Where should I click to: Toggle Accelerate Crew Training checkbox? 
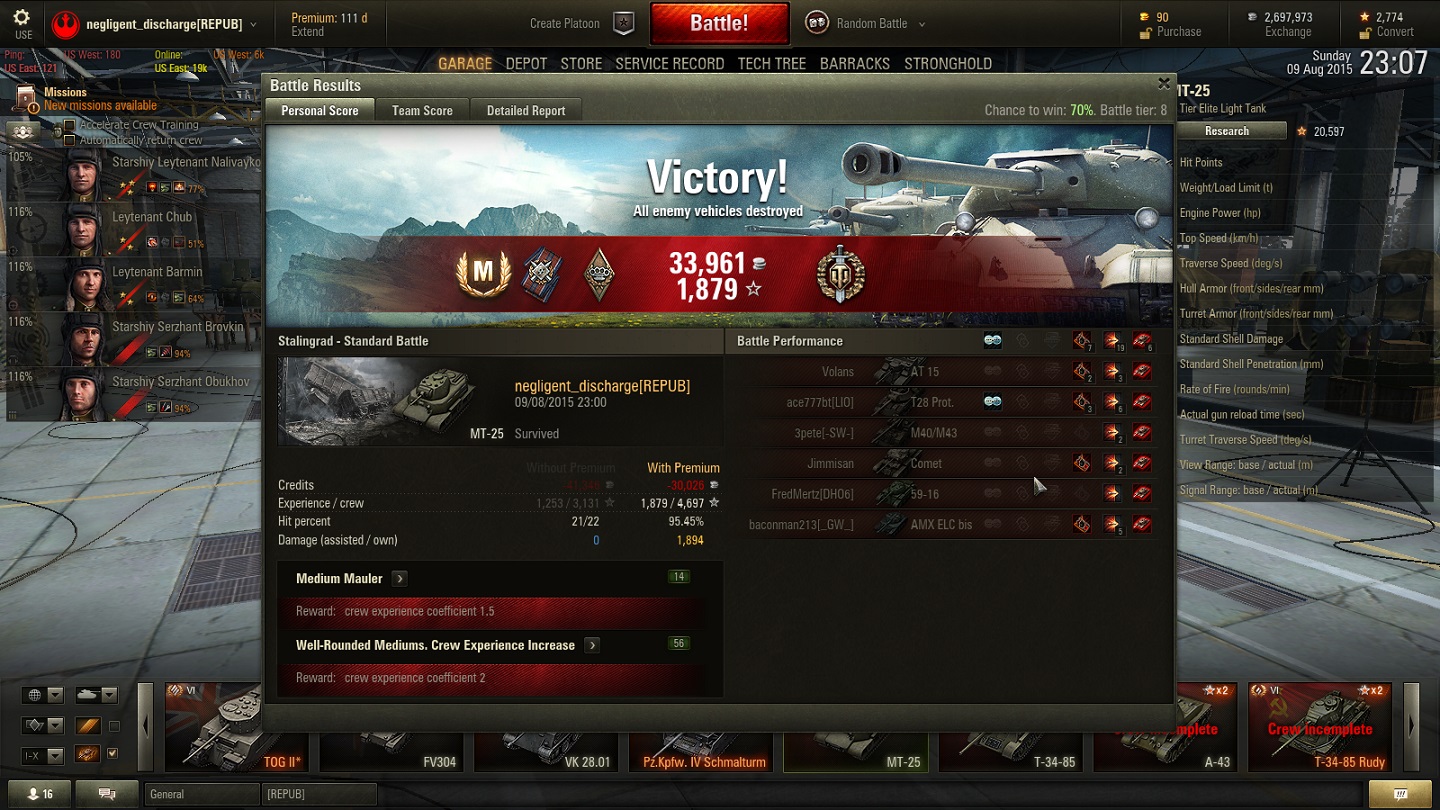point(70,126)
